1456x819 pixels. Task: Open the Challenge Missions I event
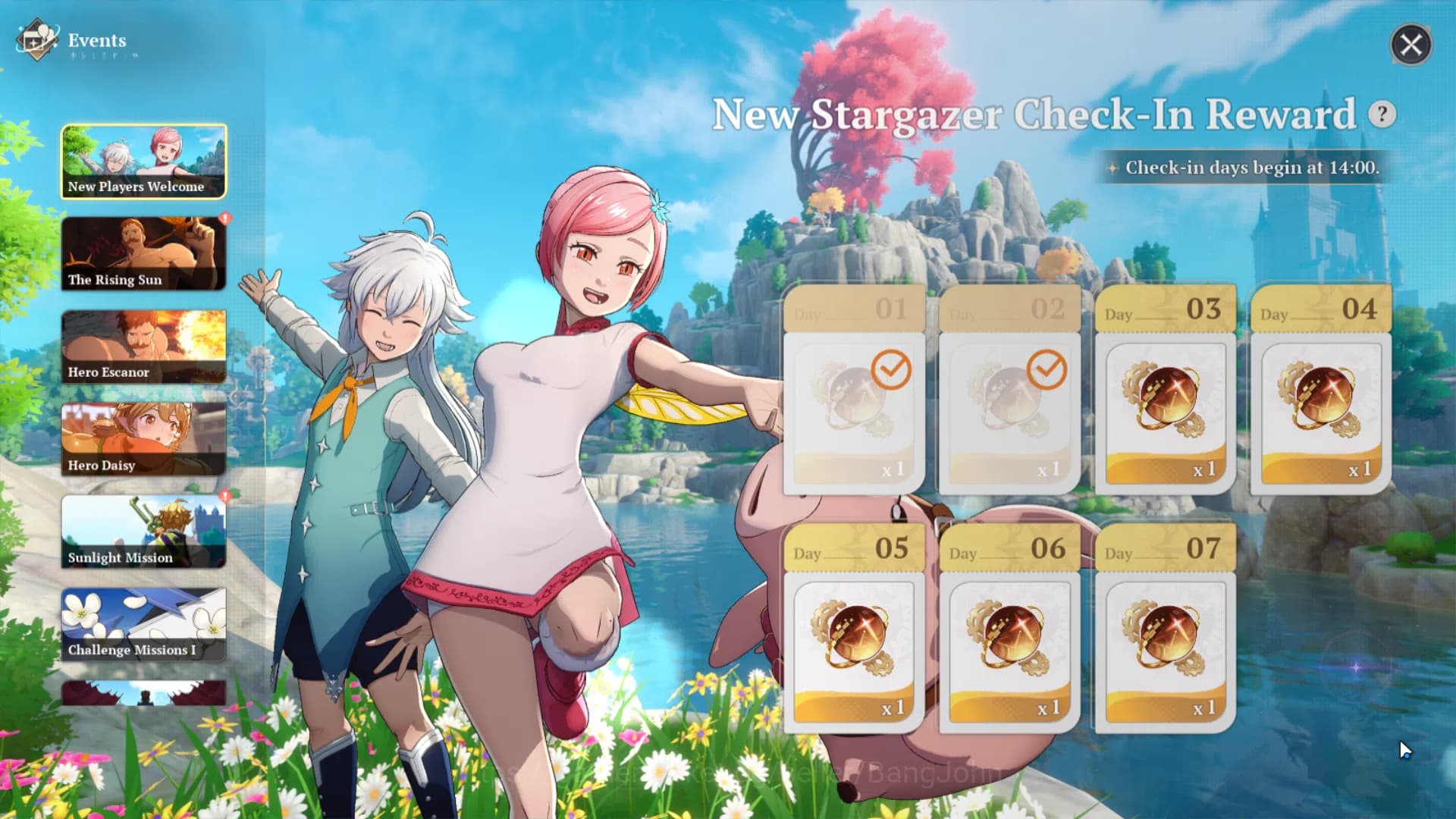tap(143, 622)
